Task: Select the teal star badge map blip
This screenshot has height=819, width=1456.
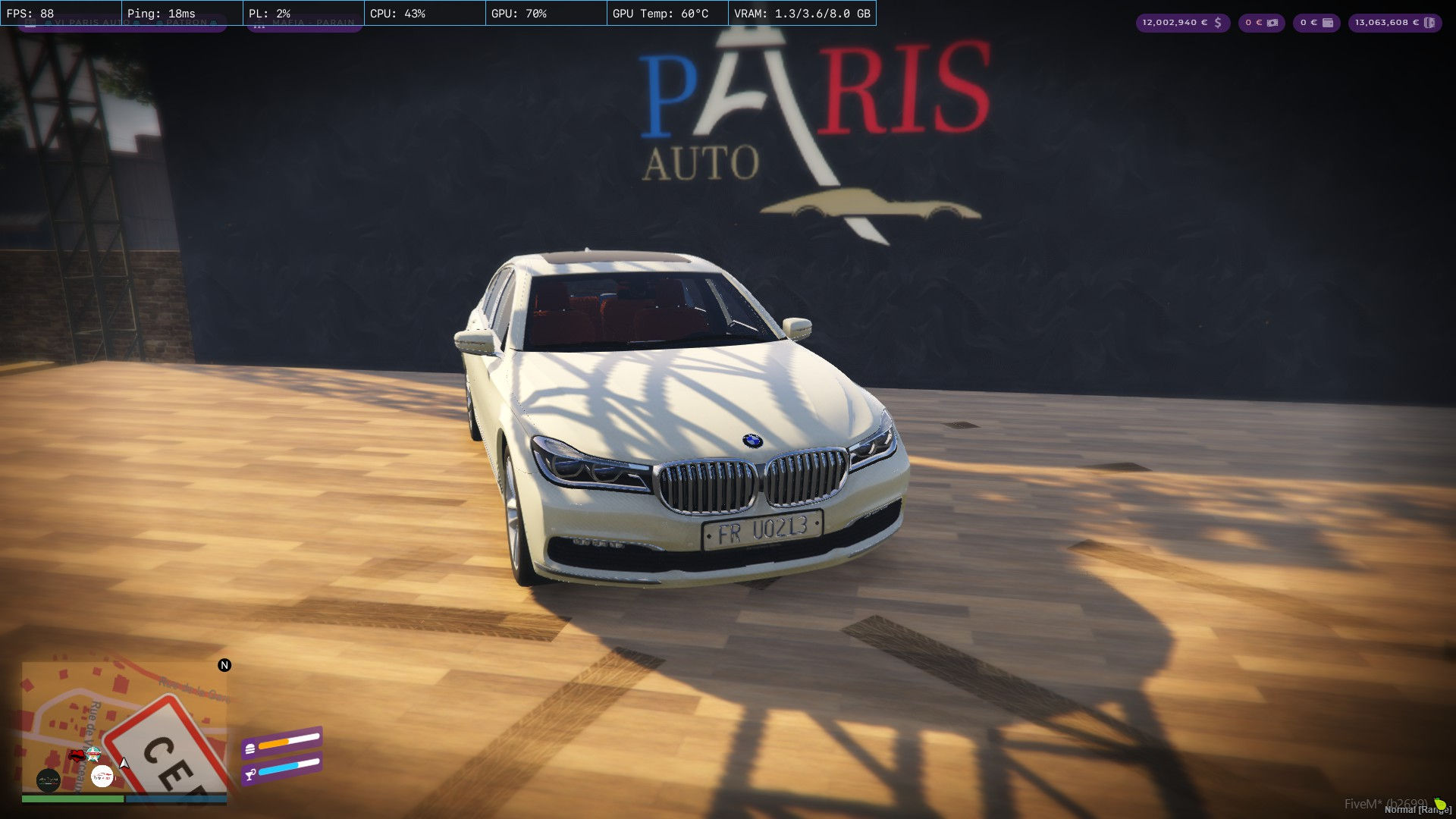Action: (93, 753)
